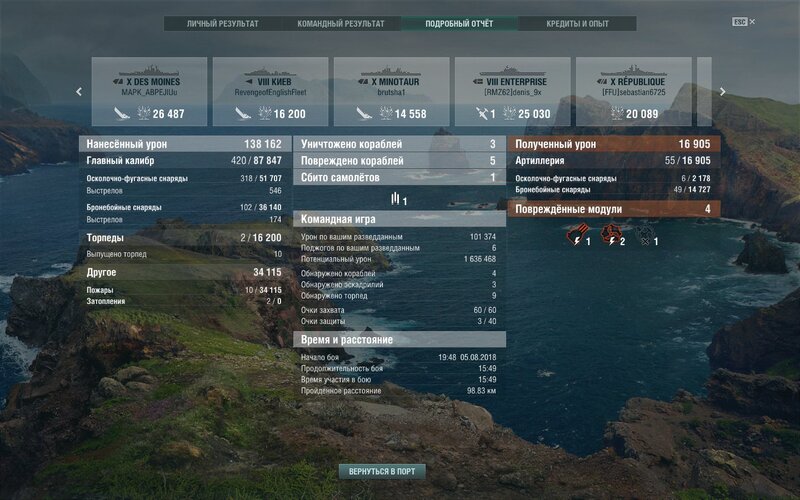Select the Торпеды damage row
This screenshot has height=500, width=800.
click(185, 238)
